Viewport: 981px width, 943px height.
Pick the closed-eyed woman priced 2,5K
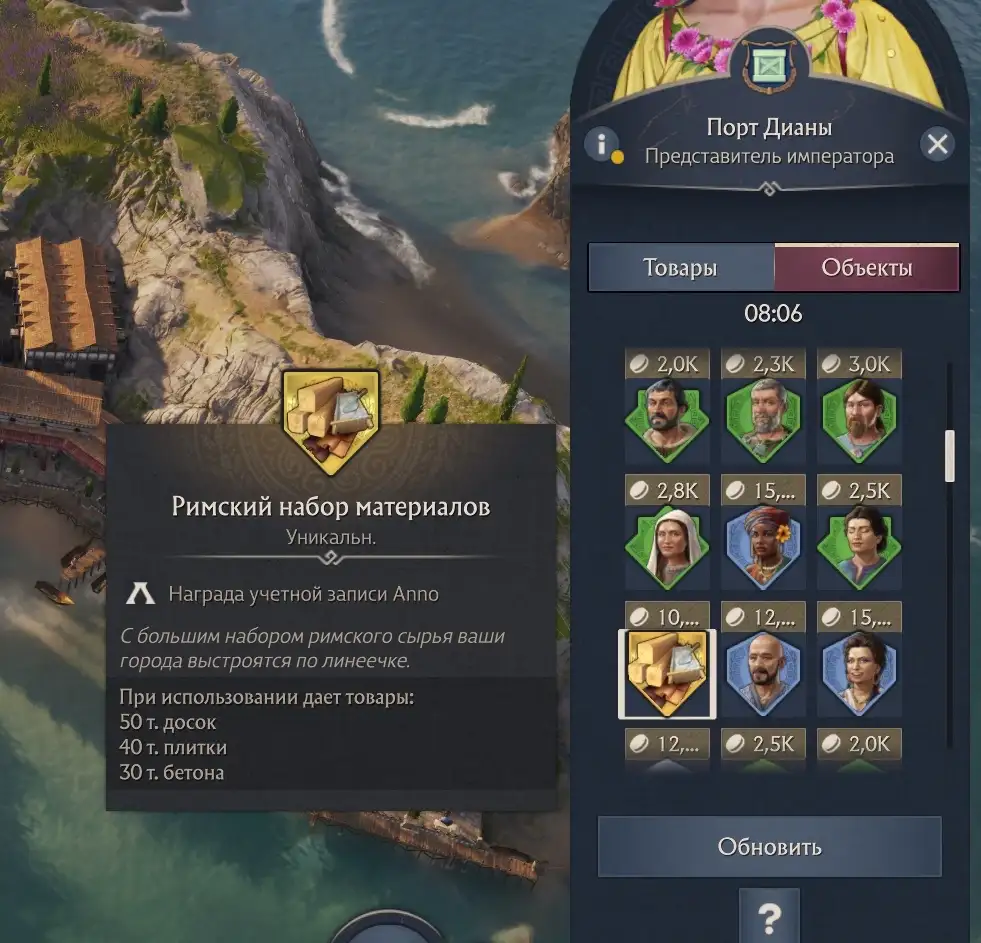[859, 545]
